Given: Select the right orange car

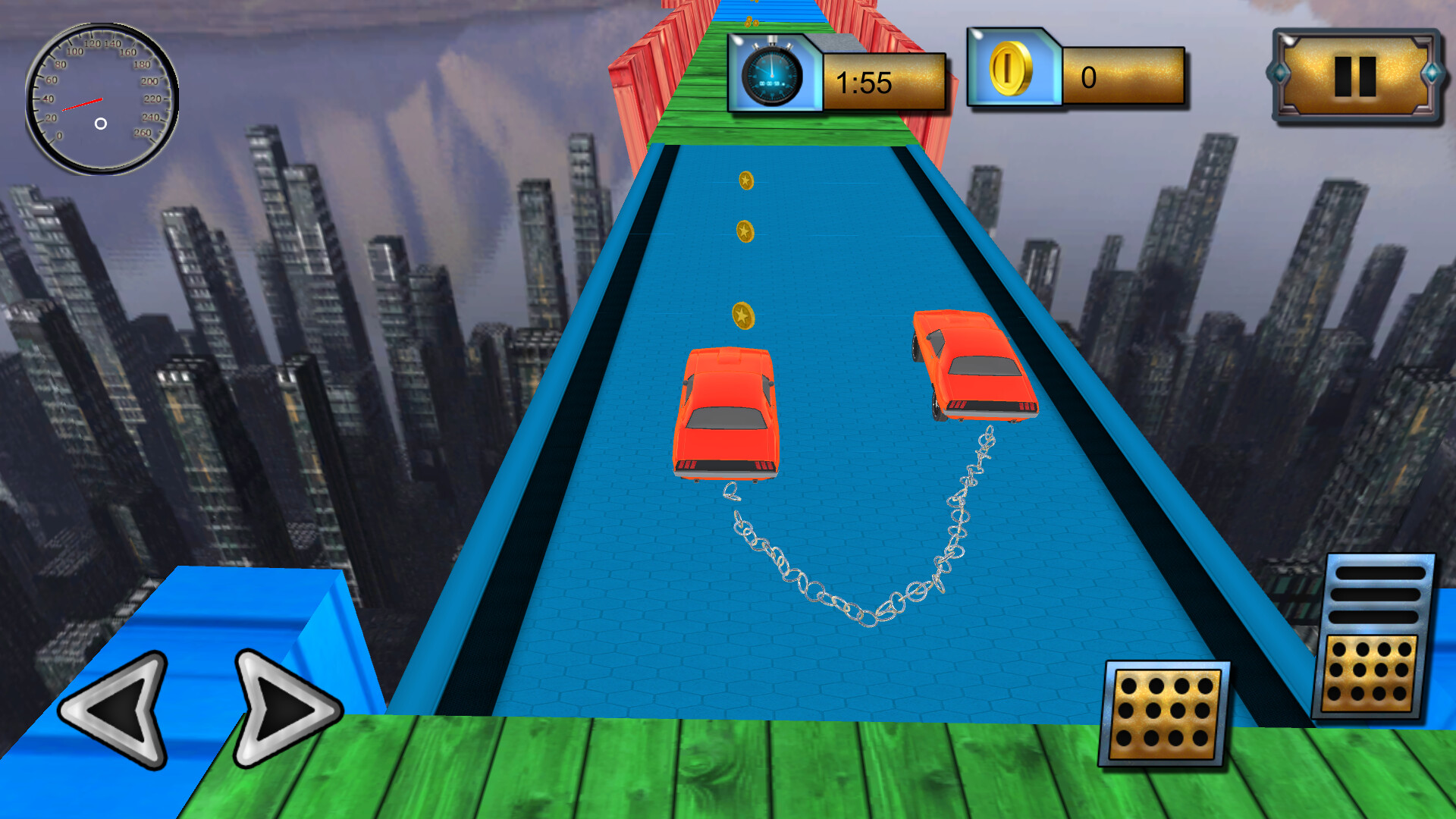Looking at the screenshot, I should (x=973, y=364).
